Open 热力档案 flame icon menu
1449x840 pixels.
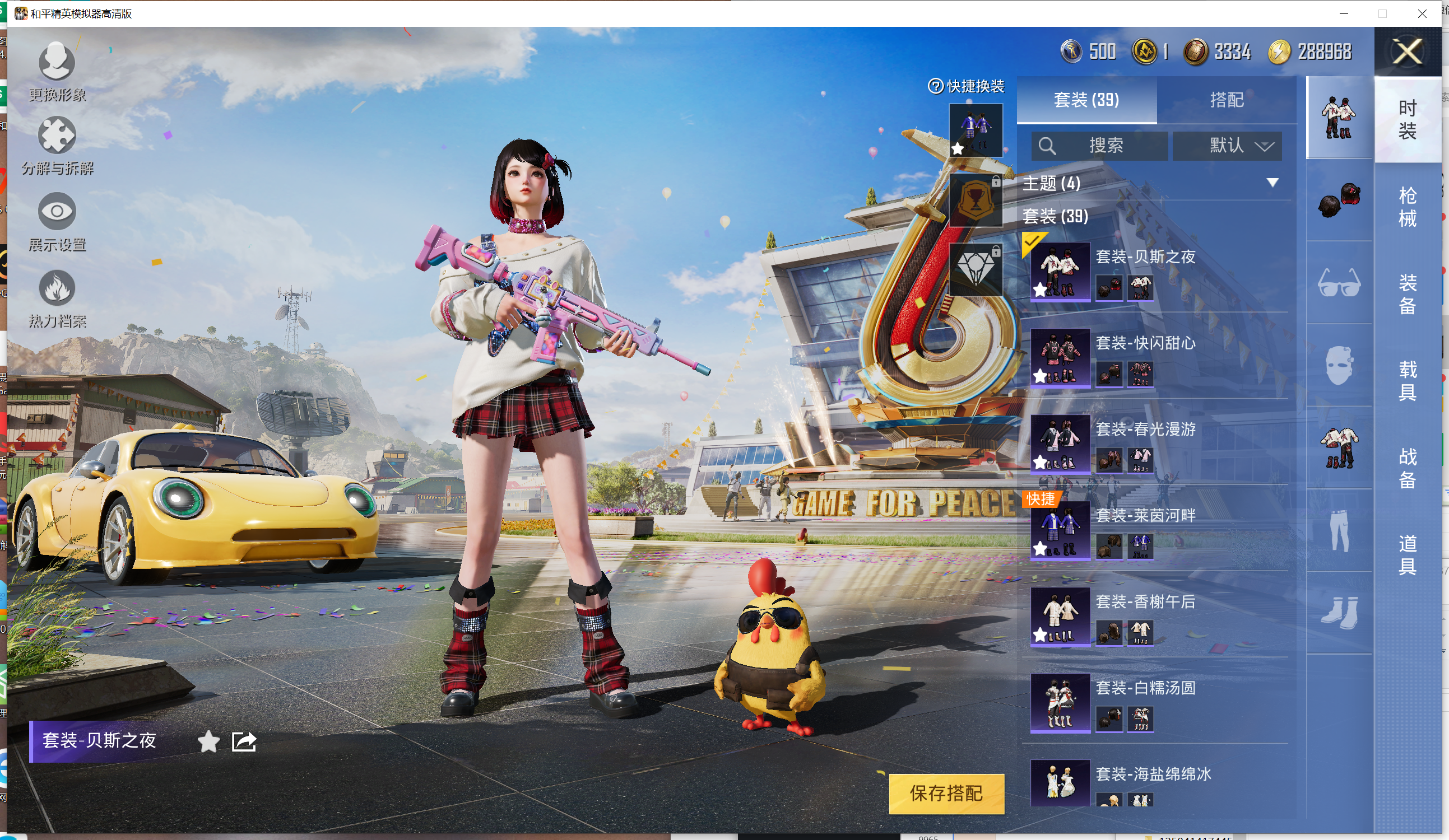coord(57,297)
